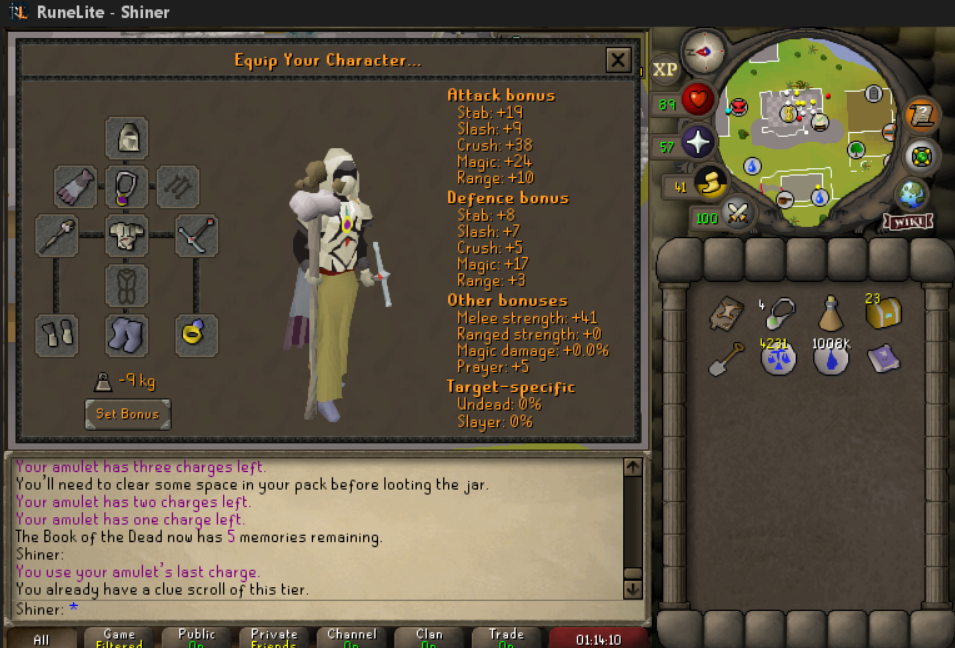Viewport: 955px width, 648px height.
Task: Click the Set Bonus button
Action: click(x=127, y=413)
